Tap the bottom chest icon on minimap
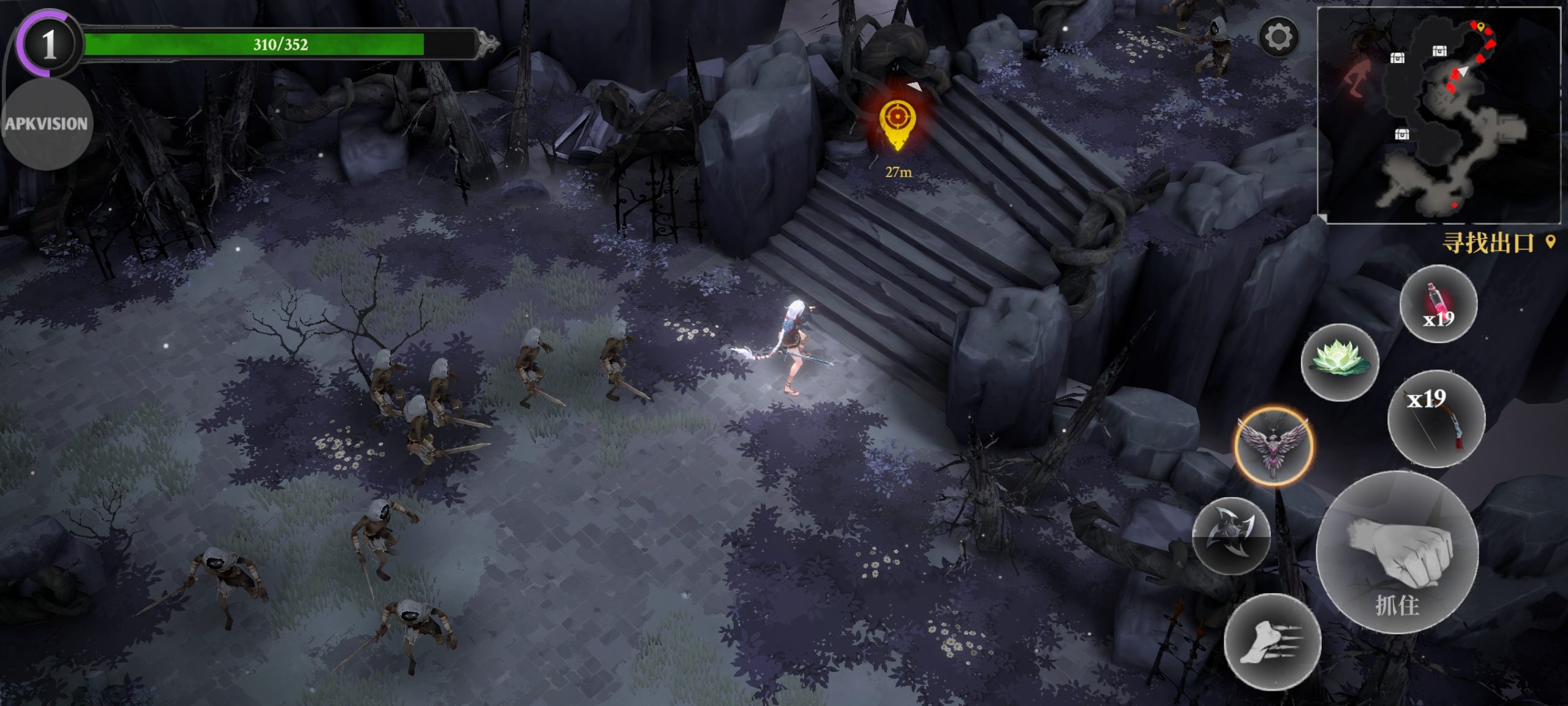The image size is (1568, 706). [1401, 134]
